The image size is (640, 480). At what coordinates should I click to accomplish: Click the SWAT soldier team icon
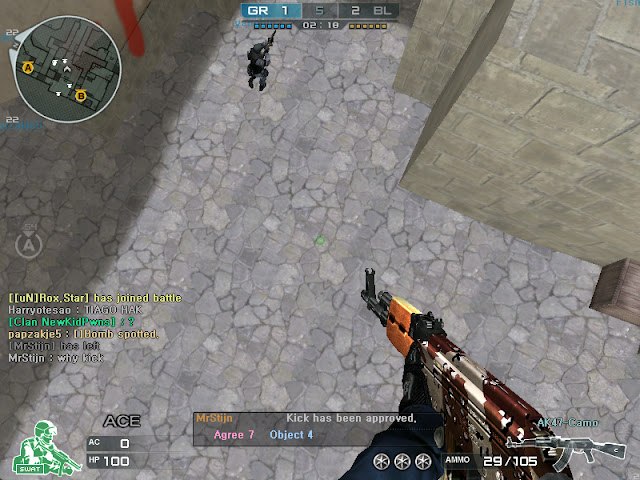pyautogui.click(x=40, y=445)
